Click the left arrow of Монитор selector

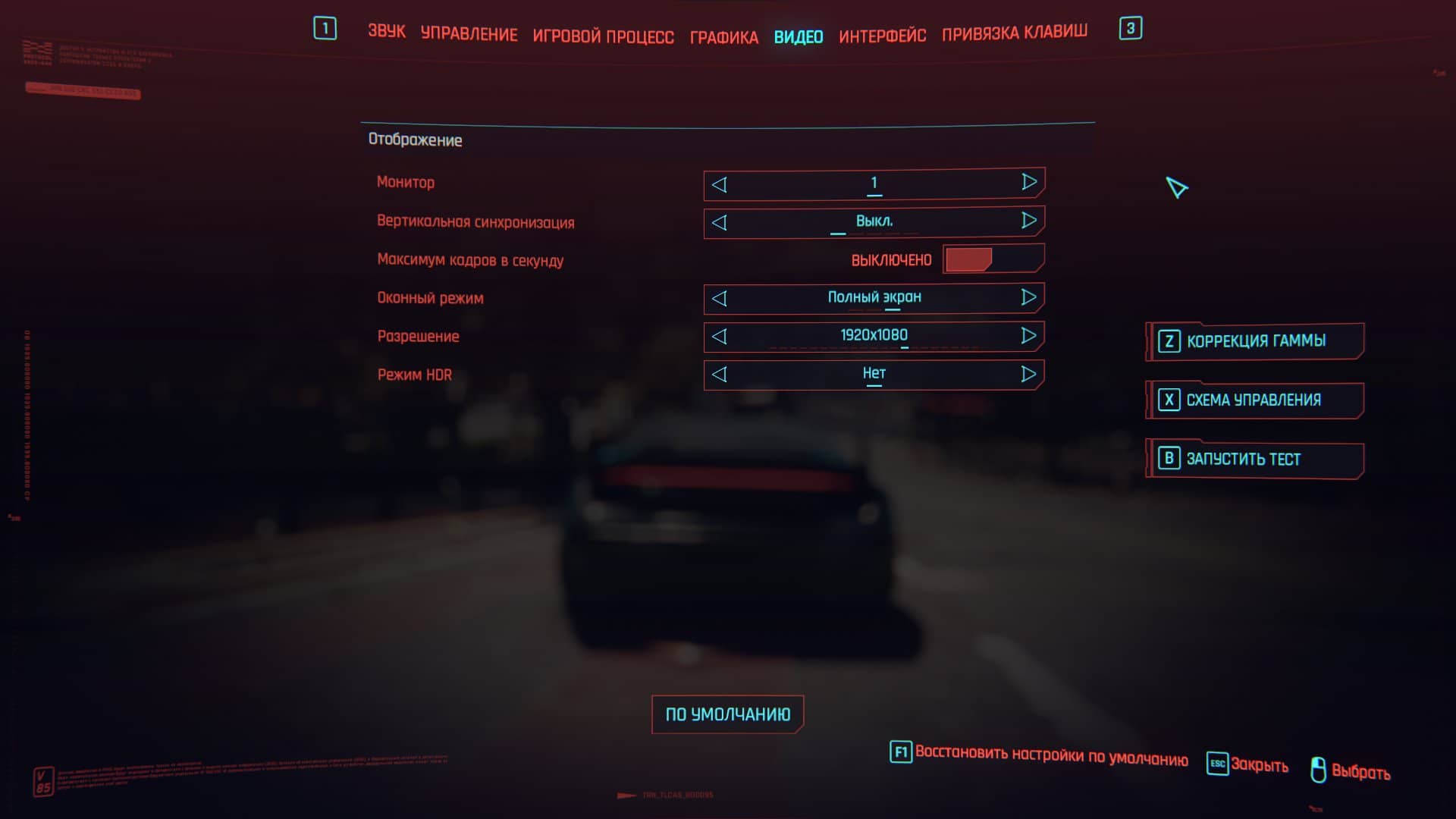(x=719, y=183)
